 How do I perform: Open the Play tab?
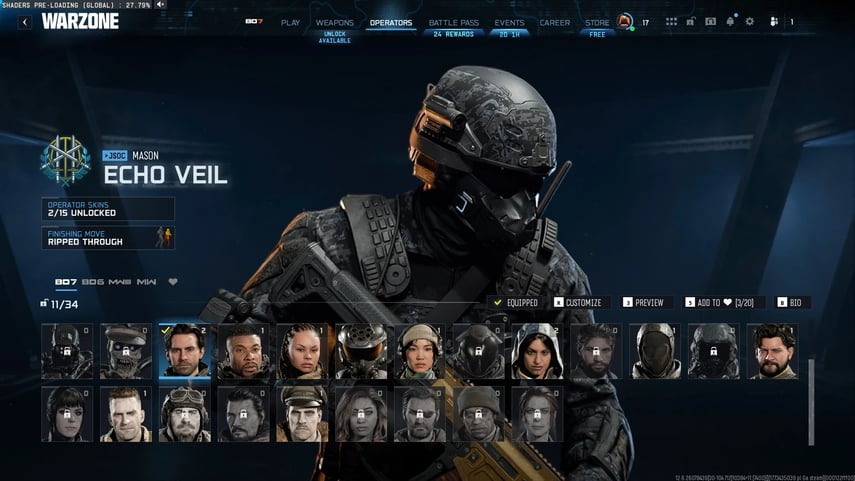[x=290, y=22]
